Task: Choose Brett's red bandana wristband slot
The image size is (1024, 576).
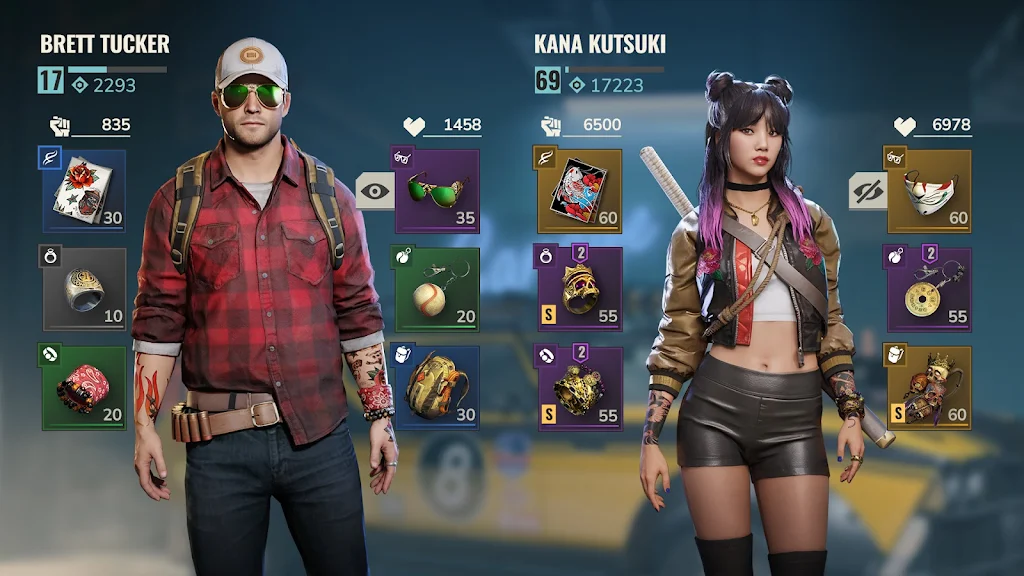Action: pyautogui.click(x=85, y=388)
